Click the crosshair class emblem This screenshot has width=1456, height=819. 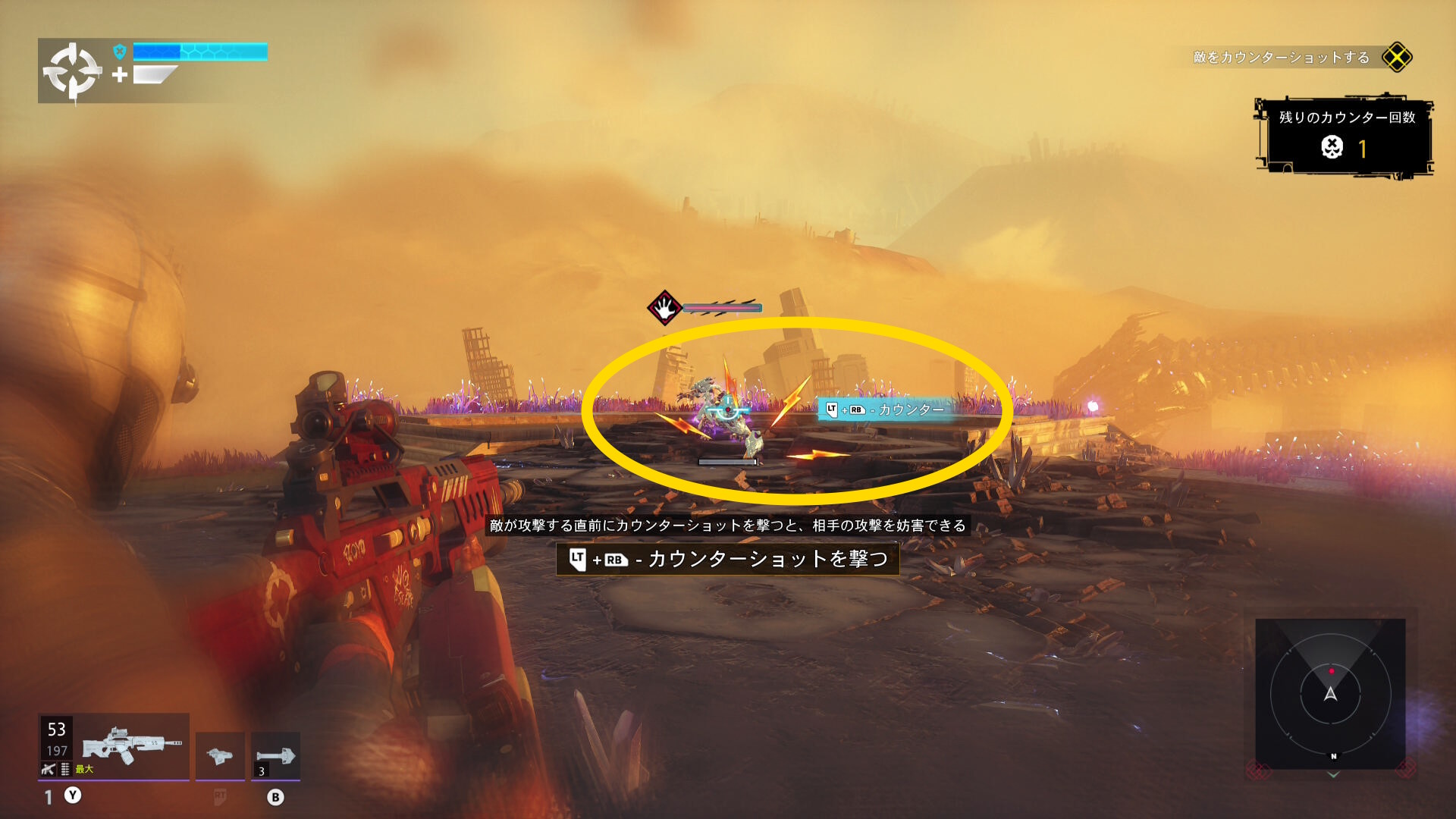click(x=72, y=71)
